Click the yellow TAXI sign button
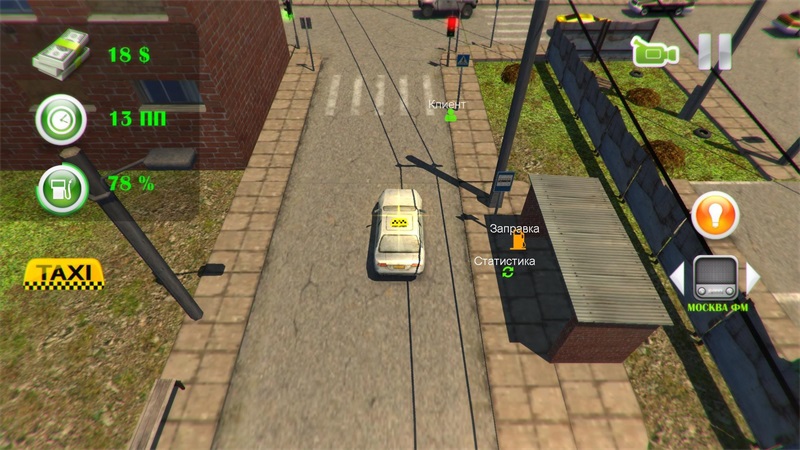 click(x=65, y=273)
